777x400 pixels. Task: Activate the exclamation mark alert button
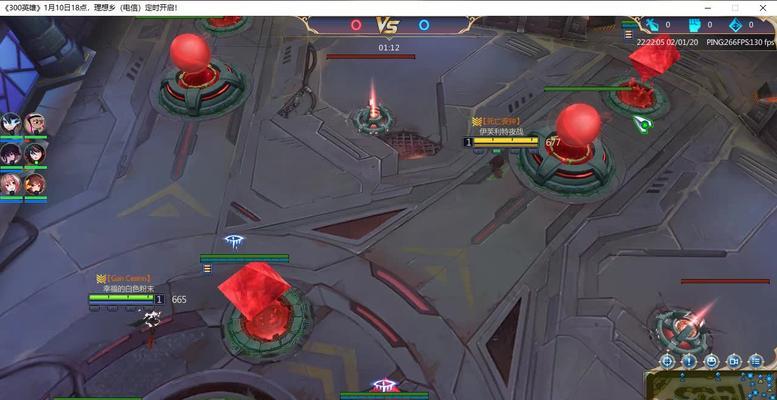pyautogui.click(x=689, y=360)
